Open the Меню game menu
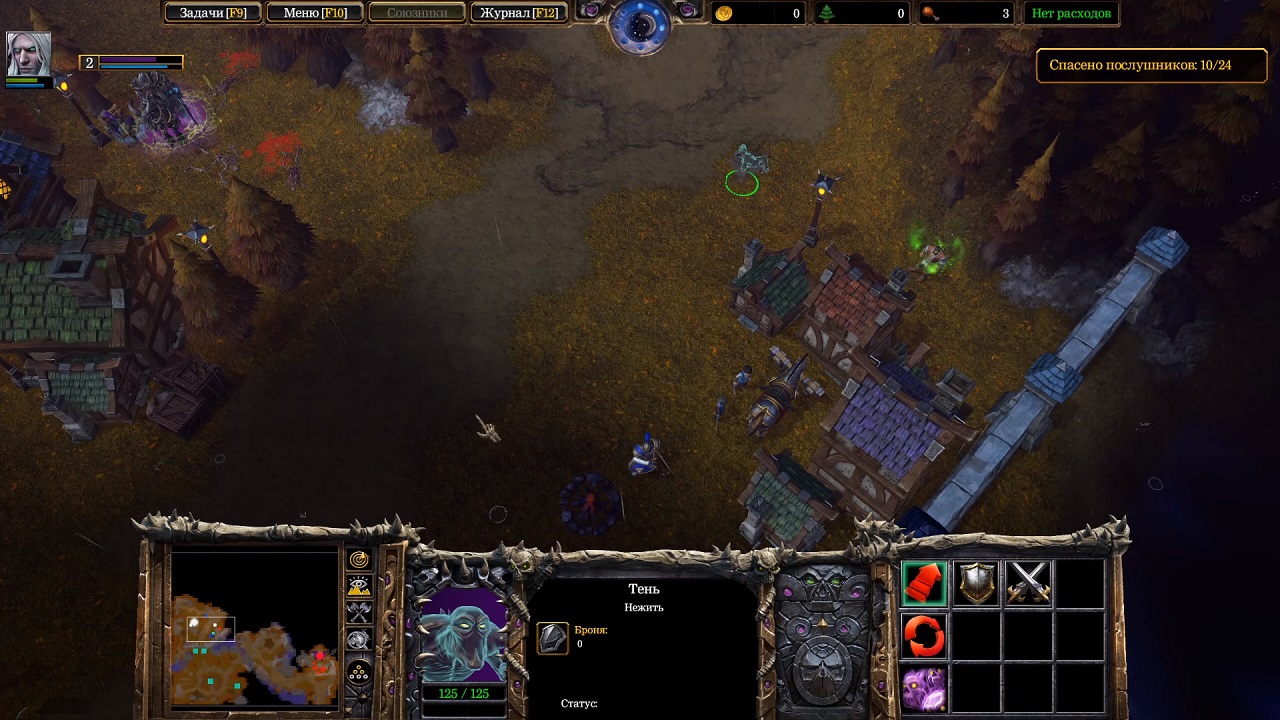The height and width of the screenshot is (720, 1280). click(314, 13)
